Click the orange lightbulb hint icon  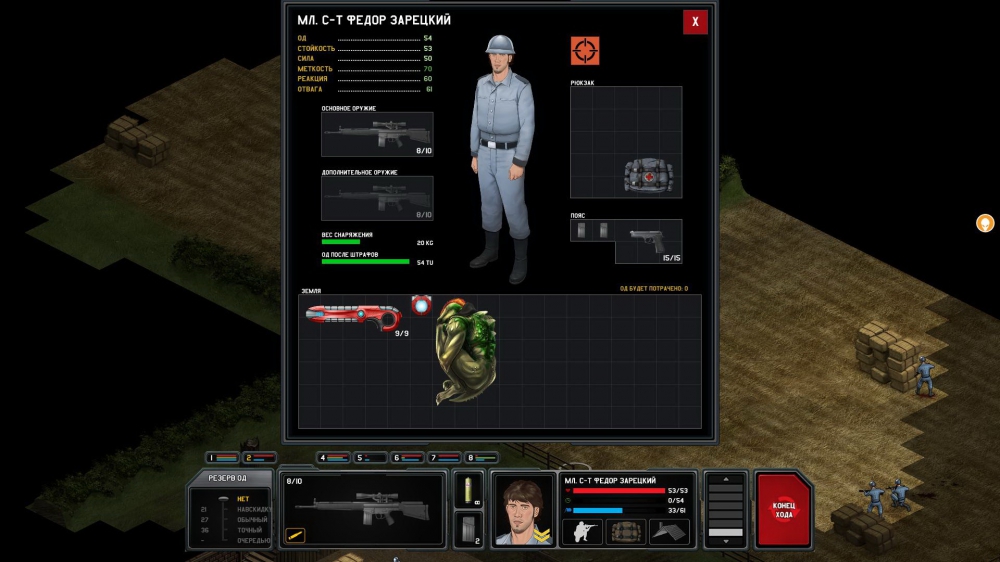click(985, 223)
